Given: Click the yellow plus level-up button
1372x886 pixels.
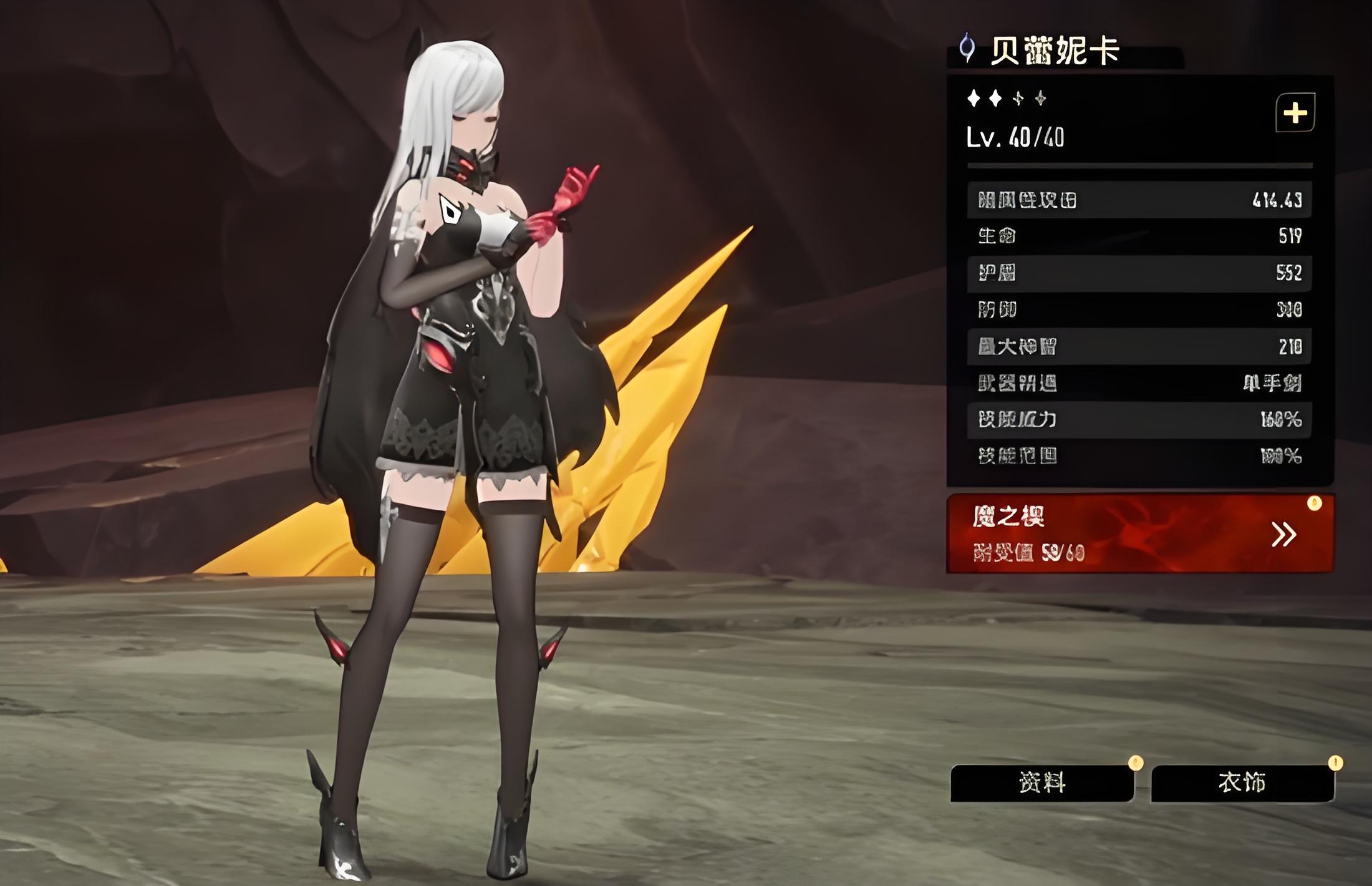Looking at the screenshot, I should pos(1295,113).
